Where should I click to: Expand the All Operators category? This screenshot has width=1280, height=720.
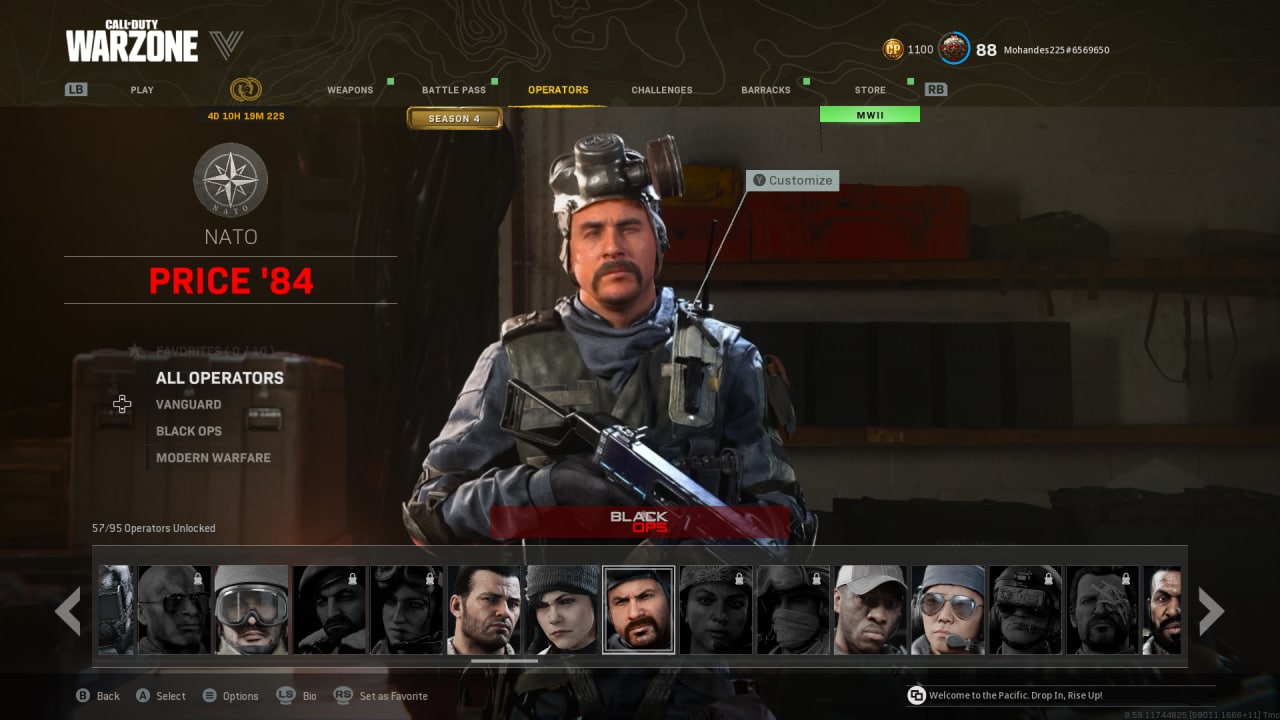(x=219, y=377)
